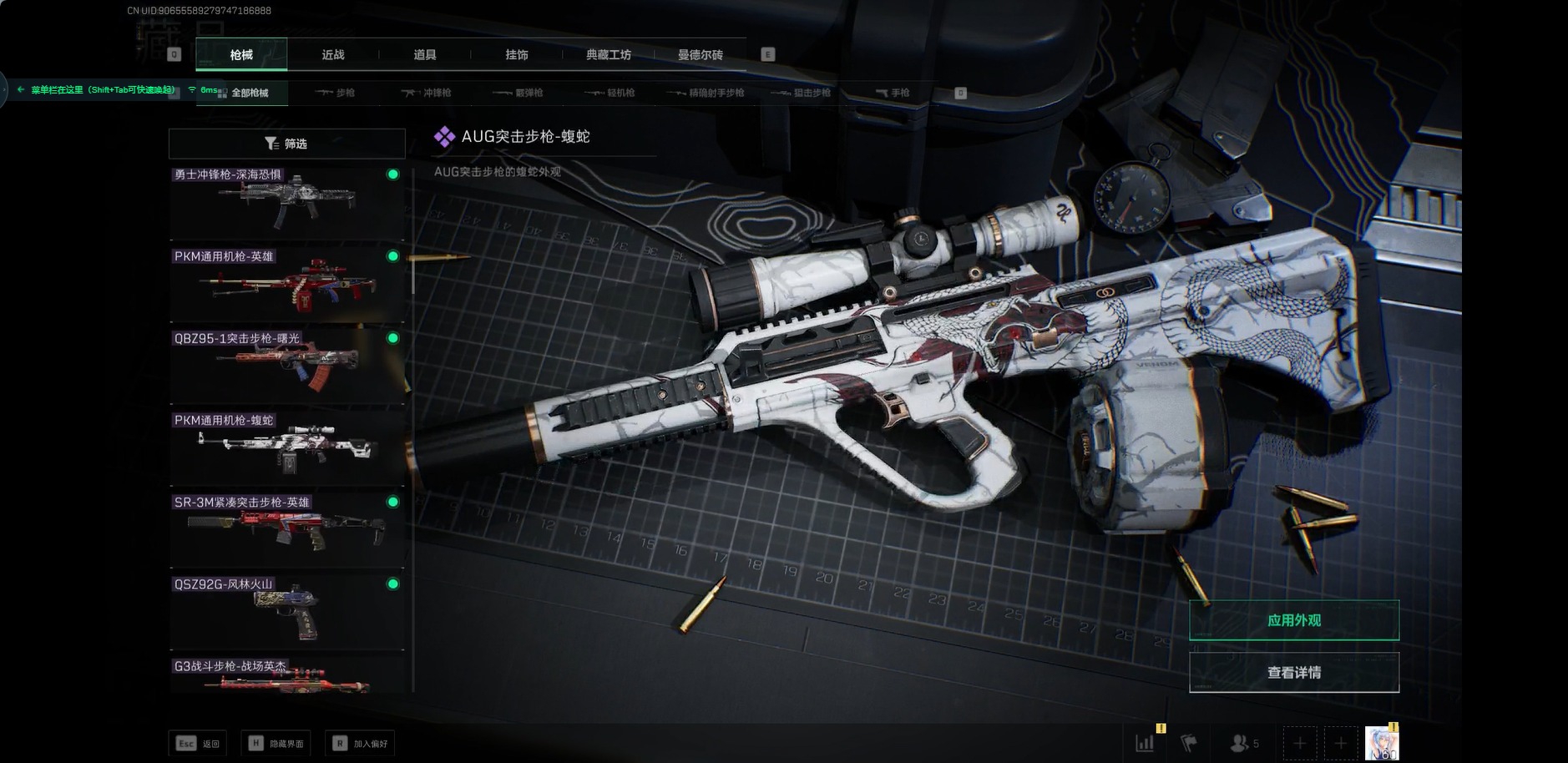1568x763 pixels.
Task: Open the 典藏工坊 workshop tab
Action: 609,55
